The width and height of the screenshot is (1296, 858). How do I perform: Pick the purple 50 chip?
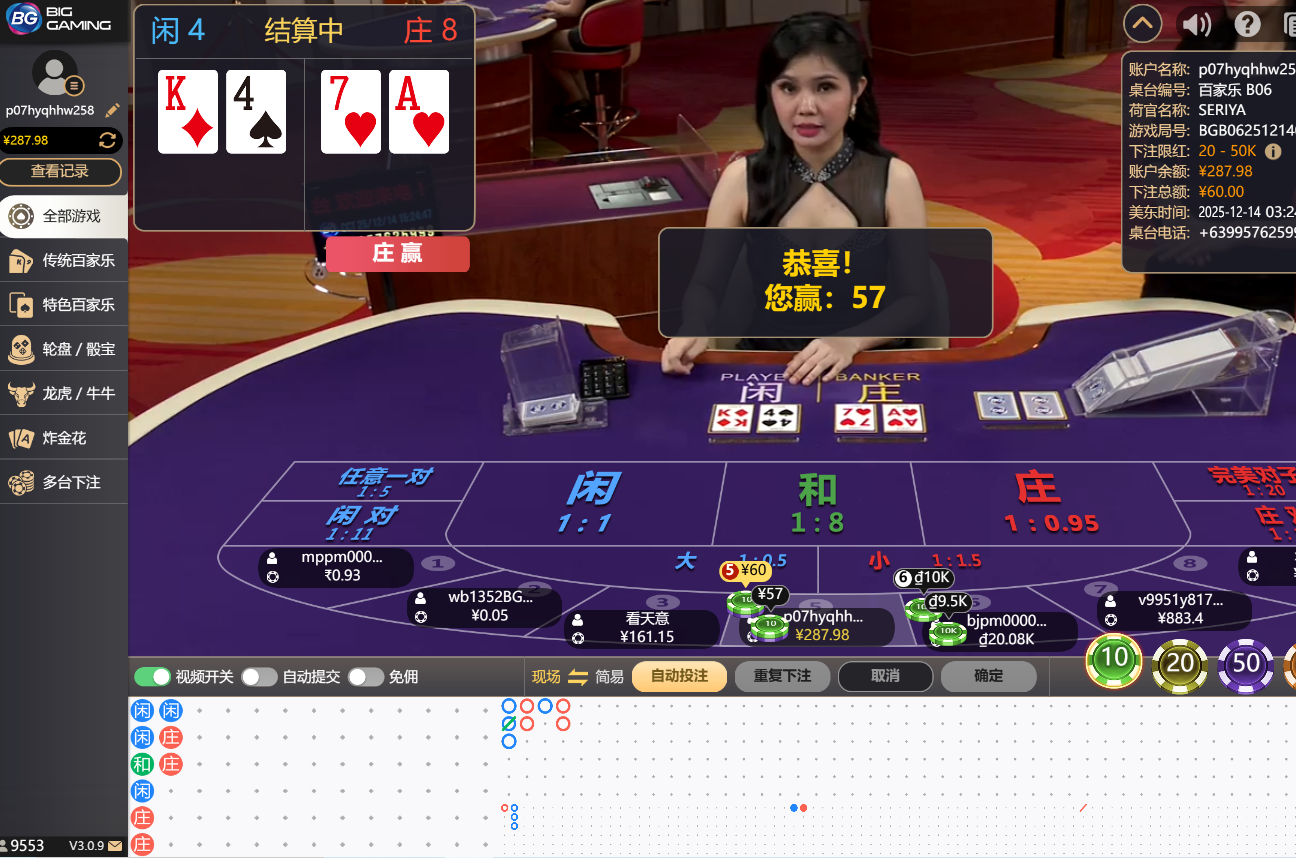[x=1246, y=663]
